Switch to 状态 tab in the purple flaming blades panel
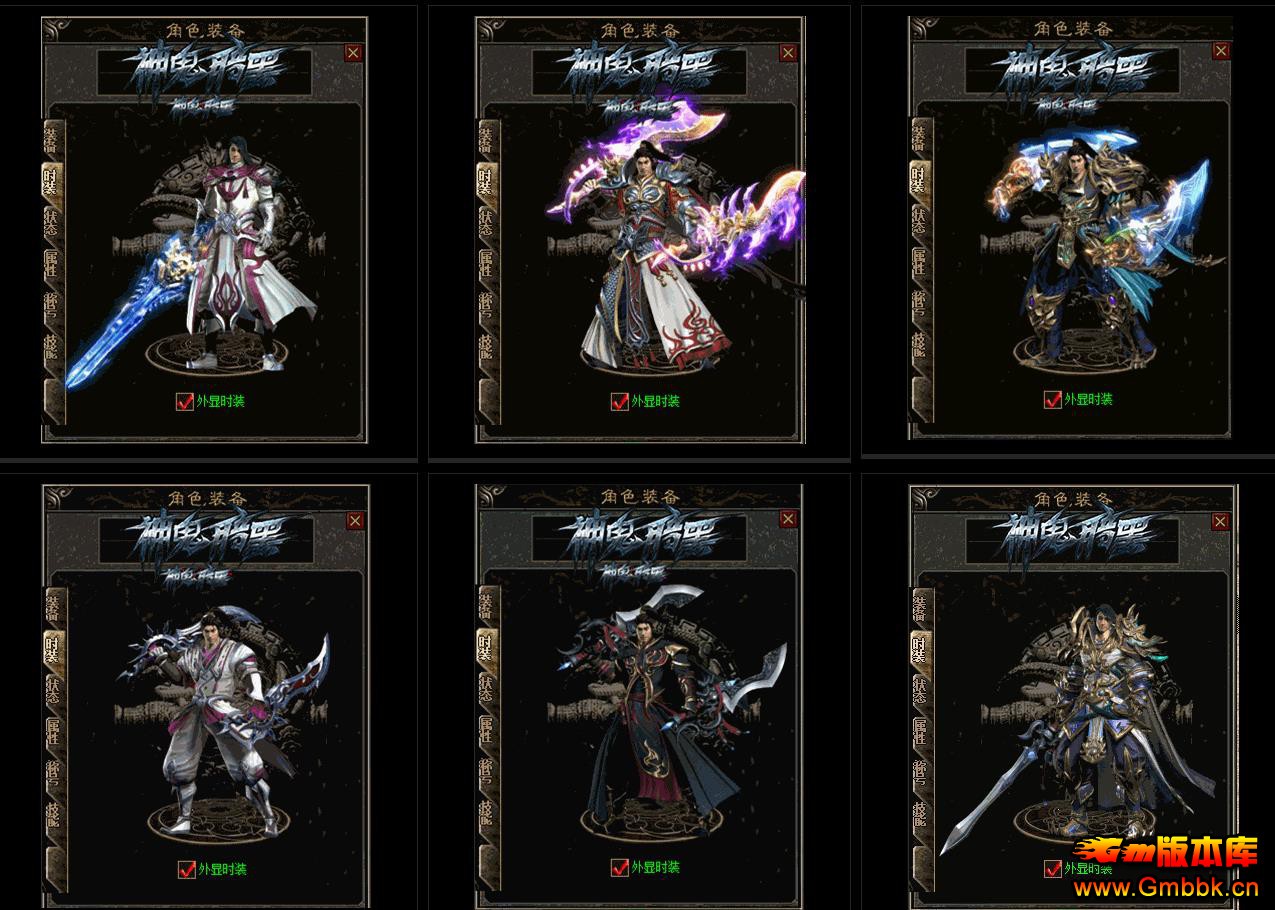The width and height of the screenshot is (1275, 910). coord(486,224)
